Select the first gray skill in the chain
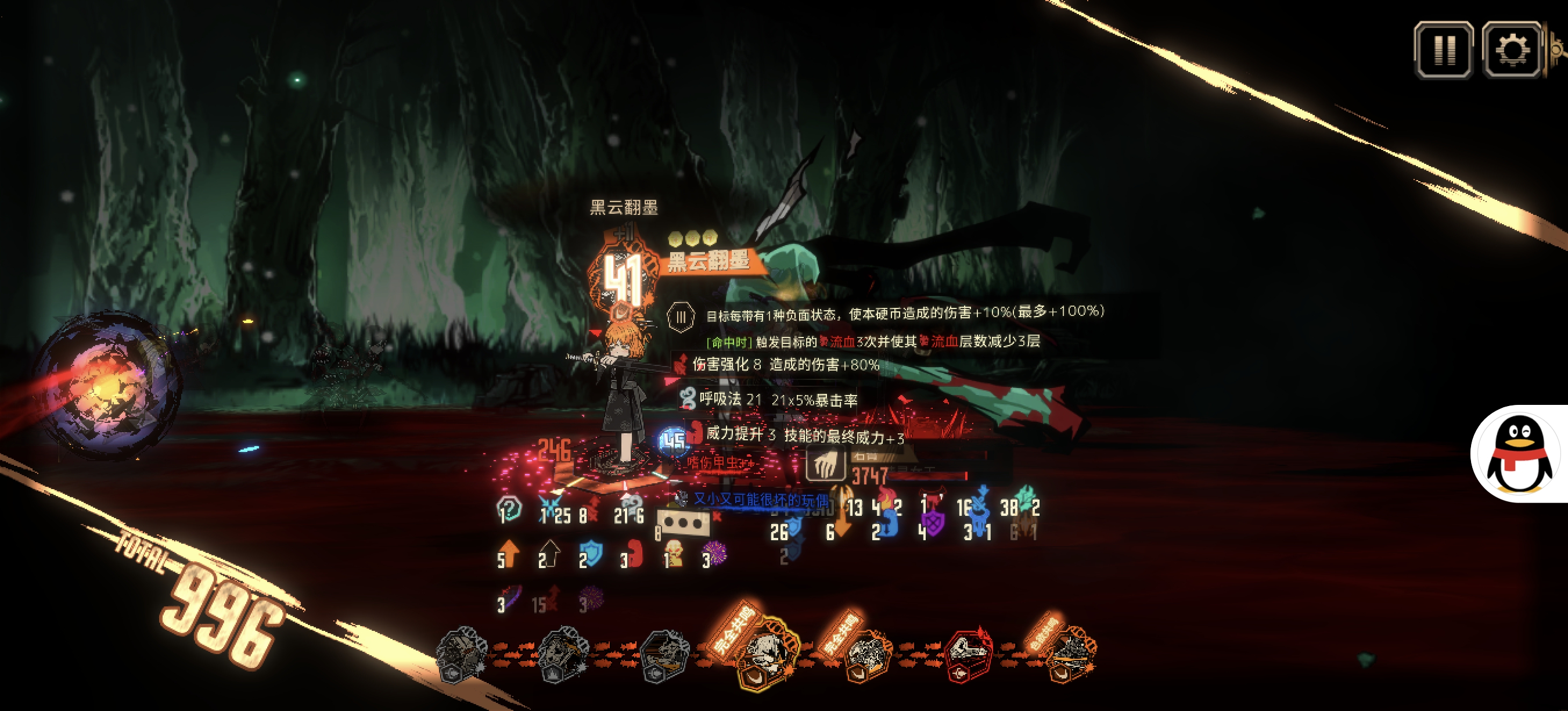 [x=461, y=655]
